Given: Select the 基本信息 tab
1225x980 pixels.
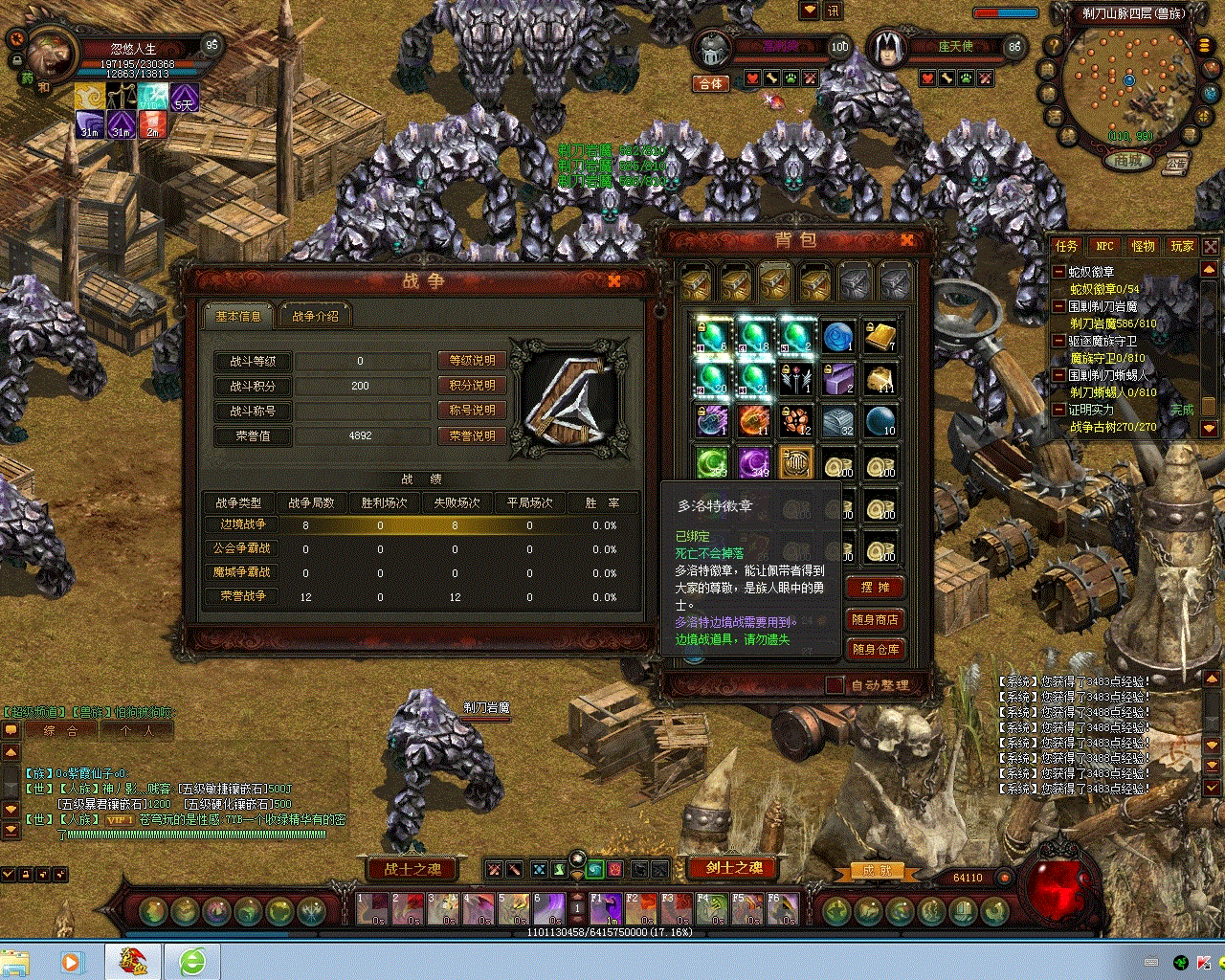Looking at the screenshot, I should click(238, 316).
